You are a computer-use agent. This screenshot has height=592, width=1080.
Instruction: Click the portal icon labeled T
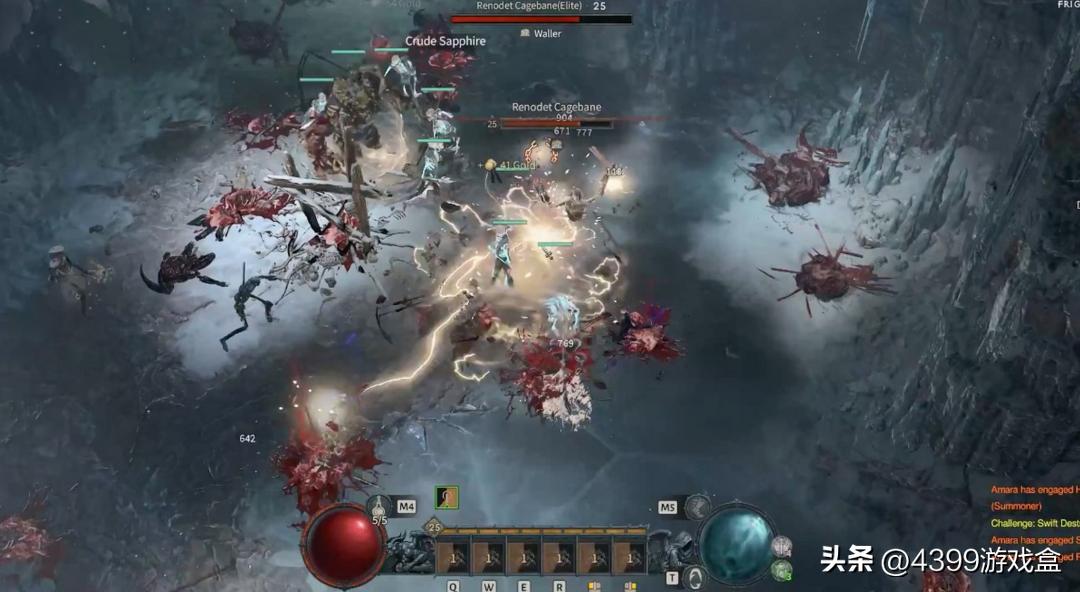pos(693,577)
